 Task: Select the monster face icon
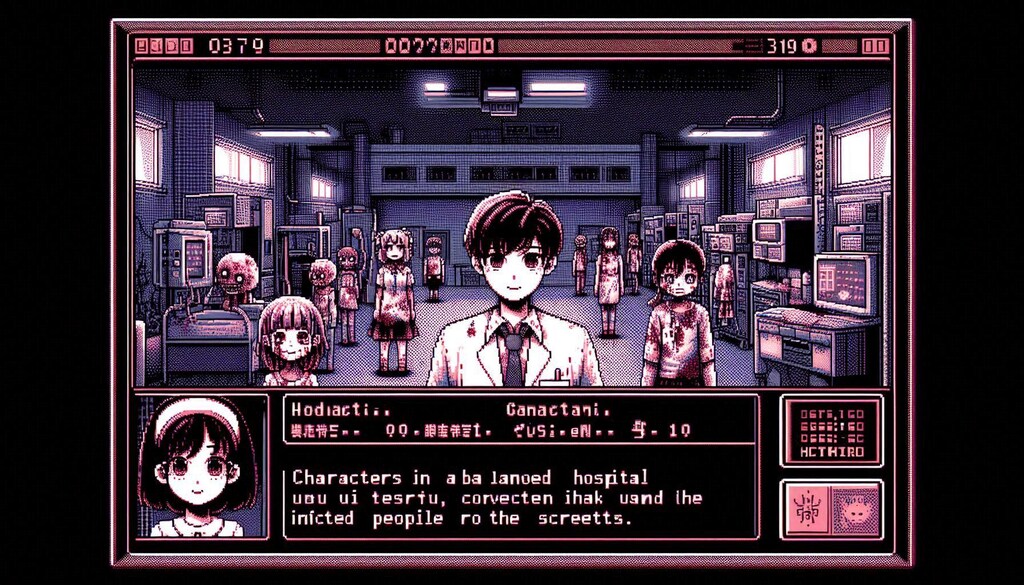click(x=855, y=508)
